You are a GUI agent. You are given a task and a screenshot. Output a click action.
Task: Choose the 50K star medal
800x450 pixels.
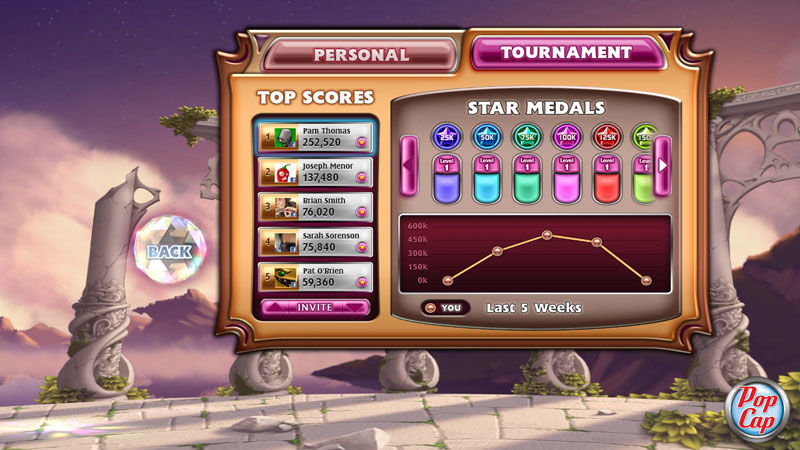pyautogui.click(x=487, y=135)
